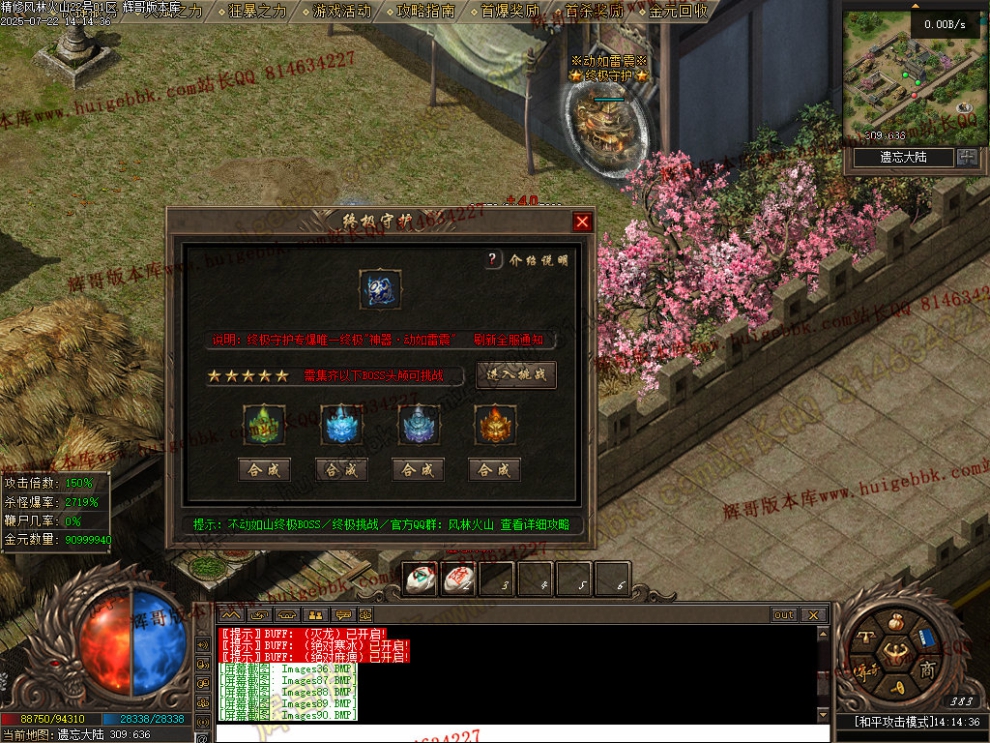The height and width of the screenshot is (743, 990).
Task: Open the 游戏活动 top menu
Action: [341, 11]
